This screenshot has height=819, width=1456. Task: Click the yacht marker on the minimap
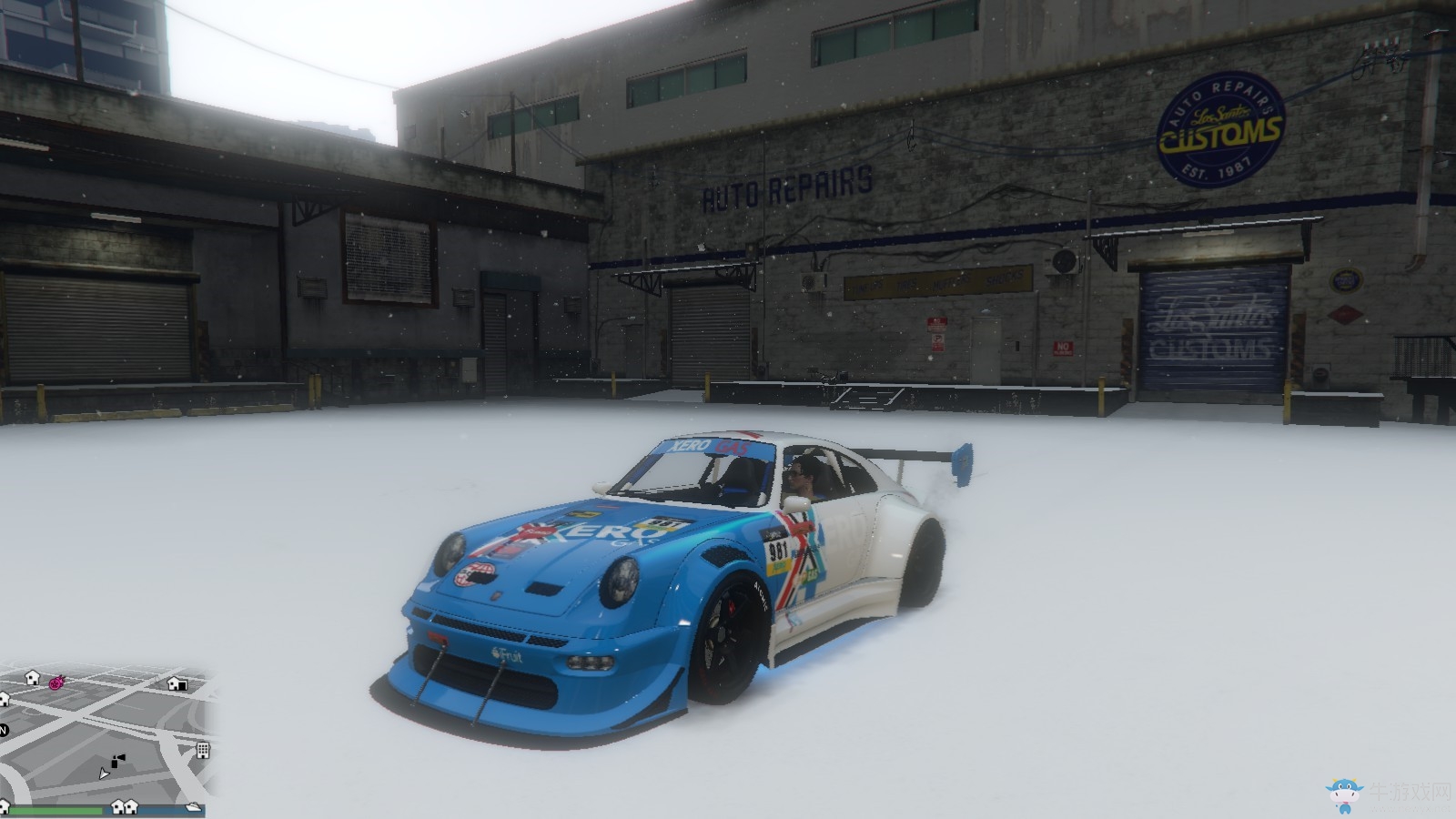coord(193,806)
